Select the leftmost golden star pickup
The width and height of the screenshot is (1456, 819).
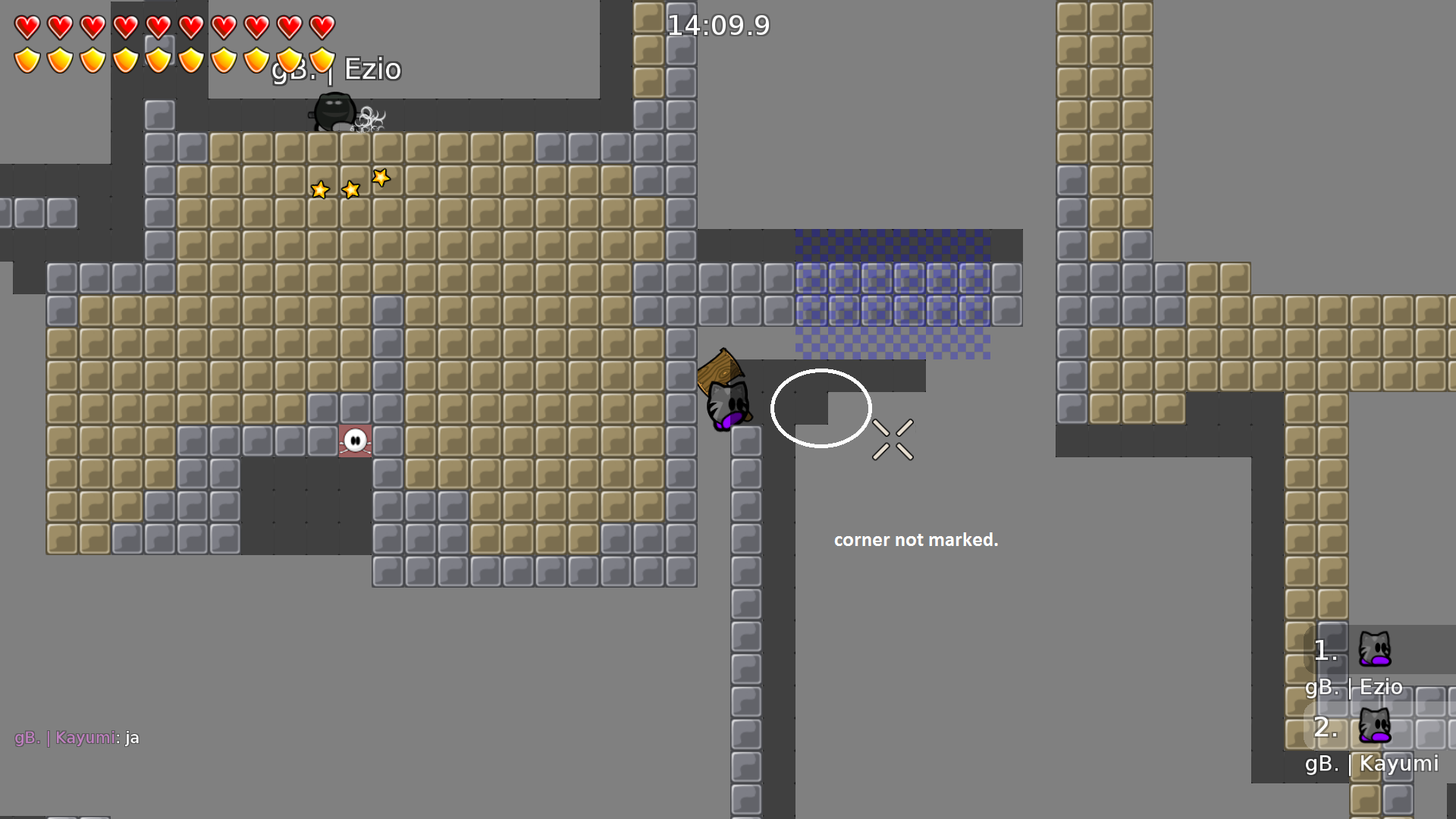[319, 190]
